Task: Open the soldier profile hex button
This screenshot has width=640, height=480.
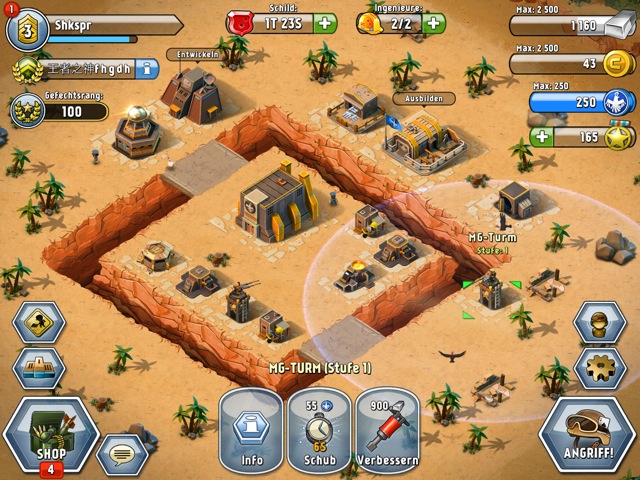Action: [600, 322]
